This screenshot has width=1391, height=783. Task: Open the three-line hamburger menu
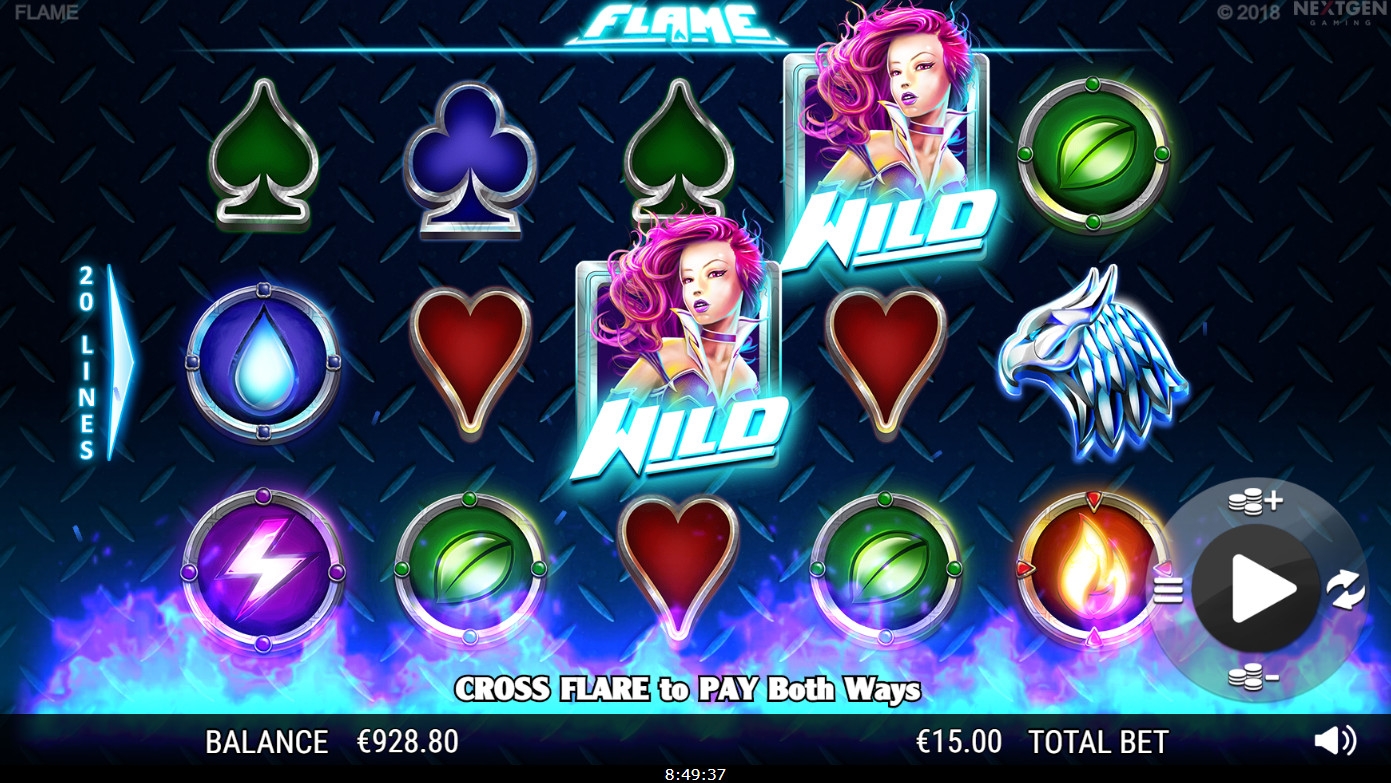(1168, 590)
